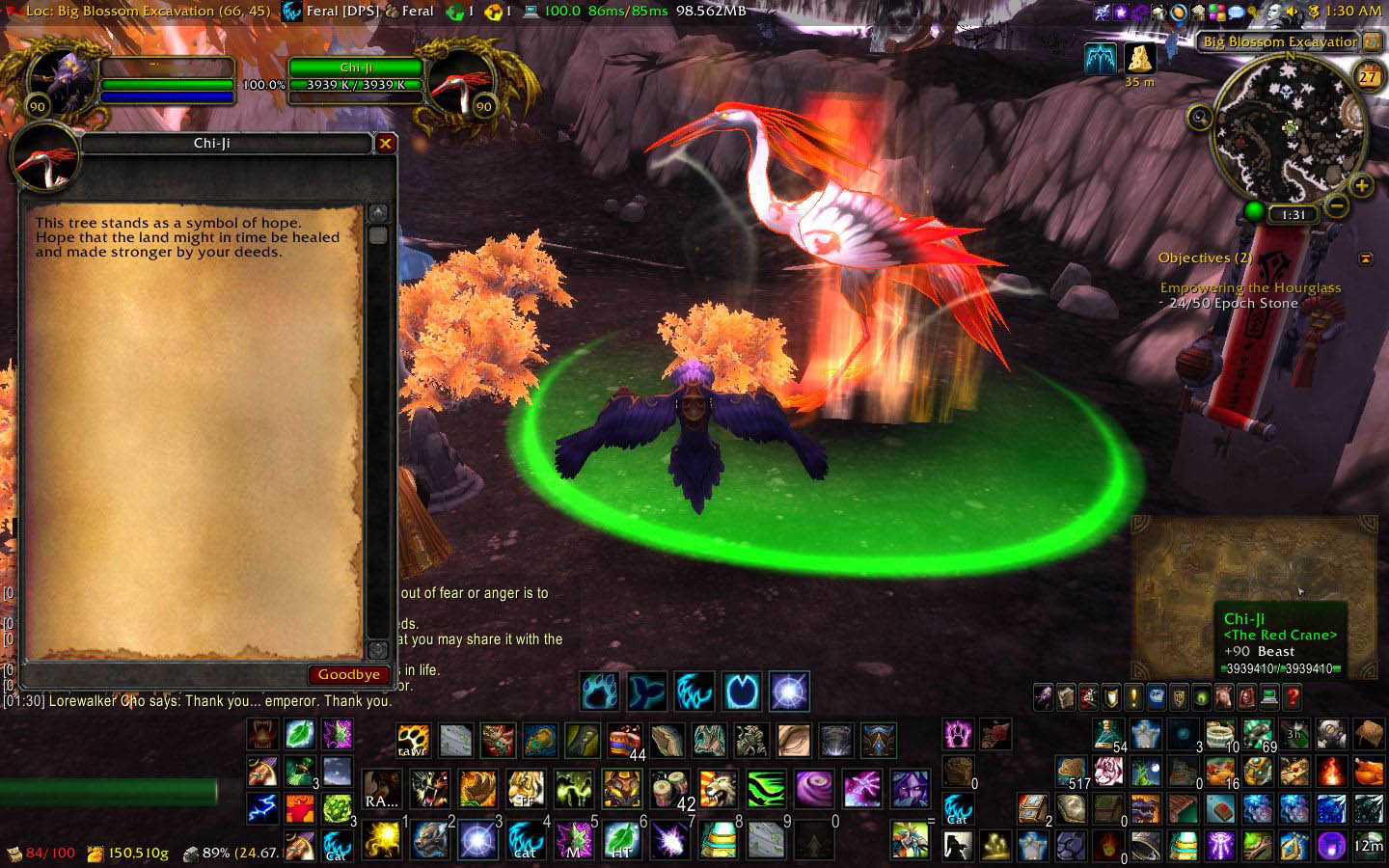Zoom in on the minimap

point(1361,185)
